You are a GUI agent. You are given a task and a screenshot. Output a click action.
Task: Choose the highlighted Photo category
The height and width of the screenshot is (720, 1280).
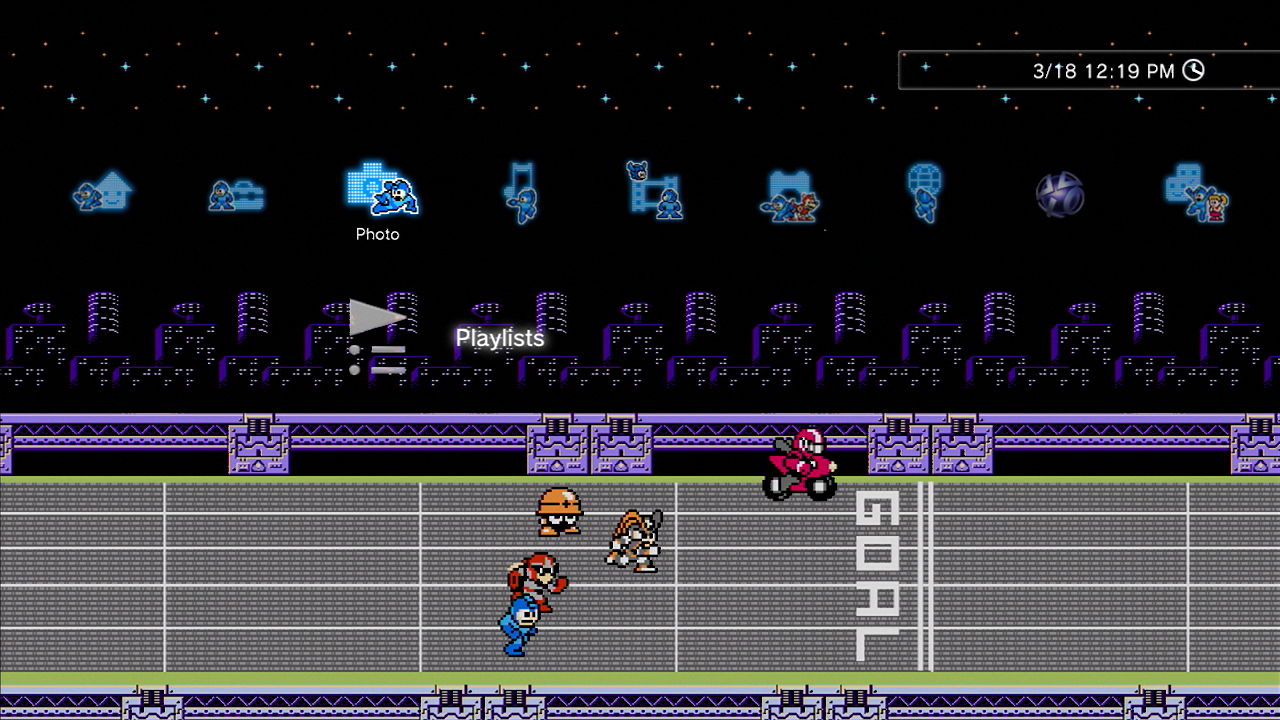pyautogui.click(x=380, y=190)
